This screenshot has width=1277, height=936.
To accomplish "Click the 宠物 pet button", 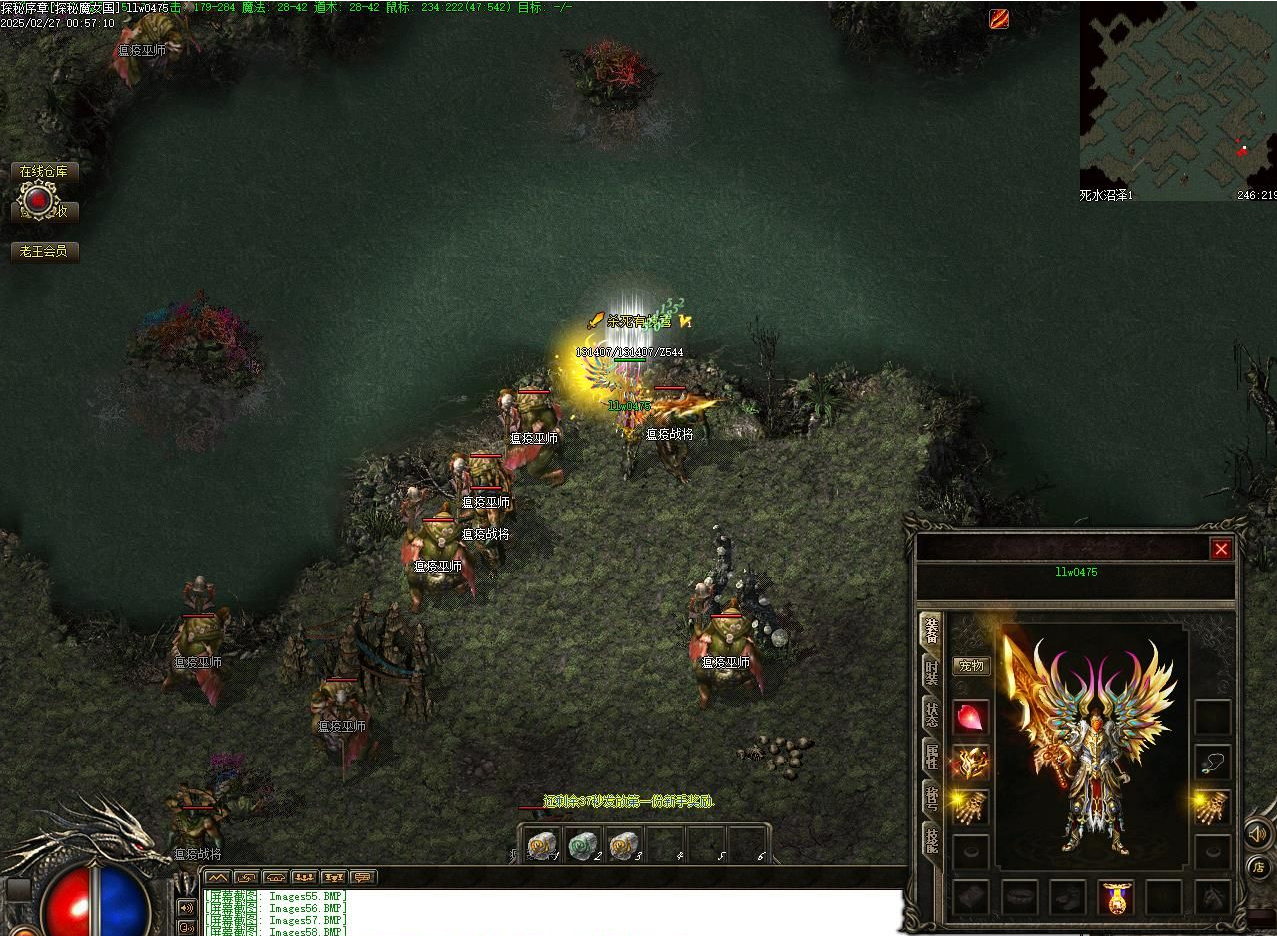I will point(971,665).
